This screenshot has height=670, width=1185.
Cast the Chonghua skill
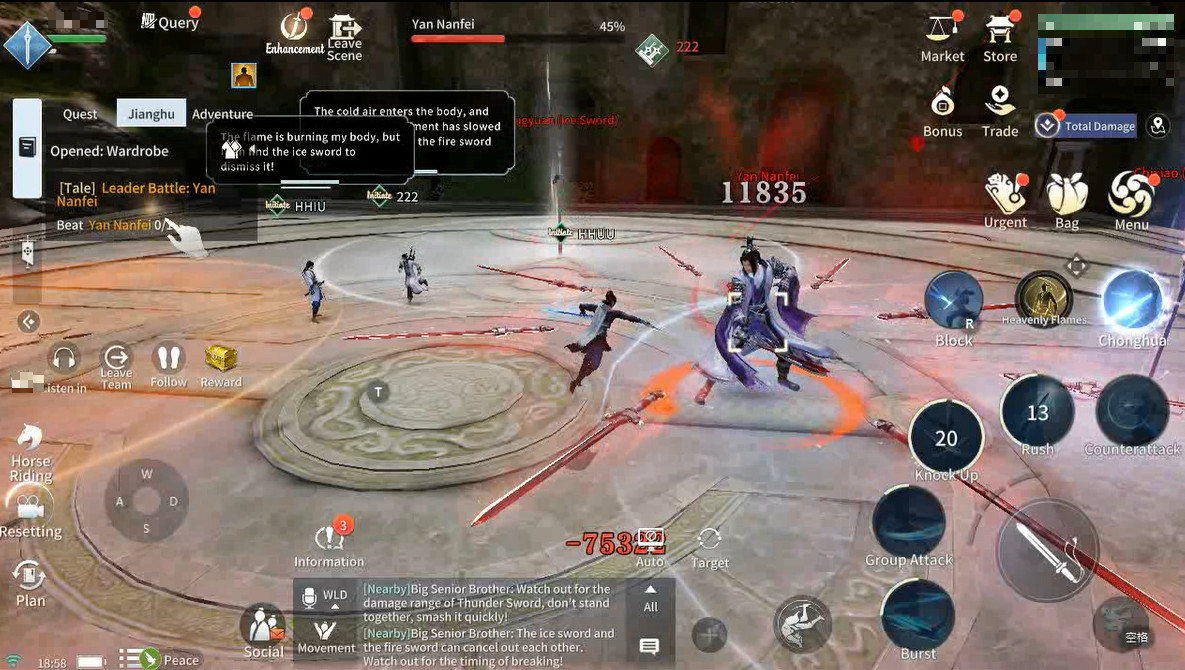[1132, 301]
